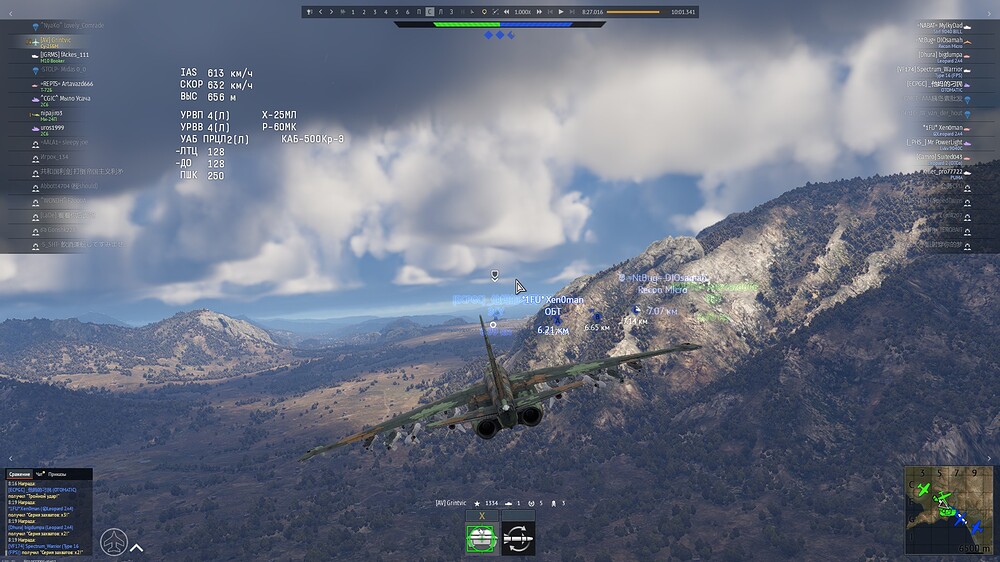Image resolution: width=1000 pixels, height=562 pixels.
Task: Open the Приказы orders tab
Action: (59, 473)
